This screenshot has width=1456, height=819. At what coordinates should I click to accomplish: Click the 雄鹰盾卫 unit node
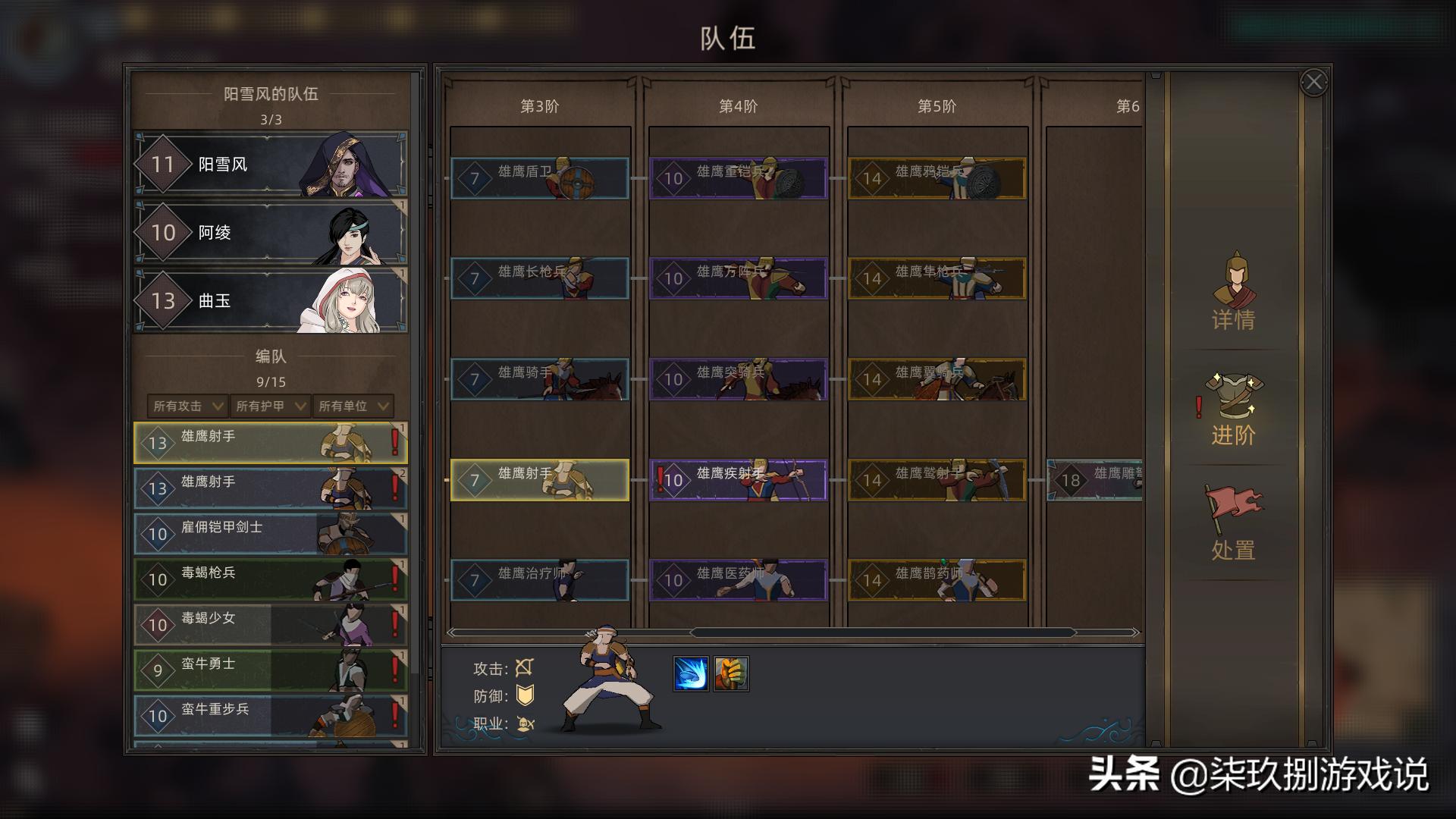[x=539, y=180]
